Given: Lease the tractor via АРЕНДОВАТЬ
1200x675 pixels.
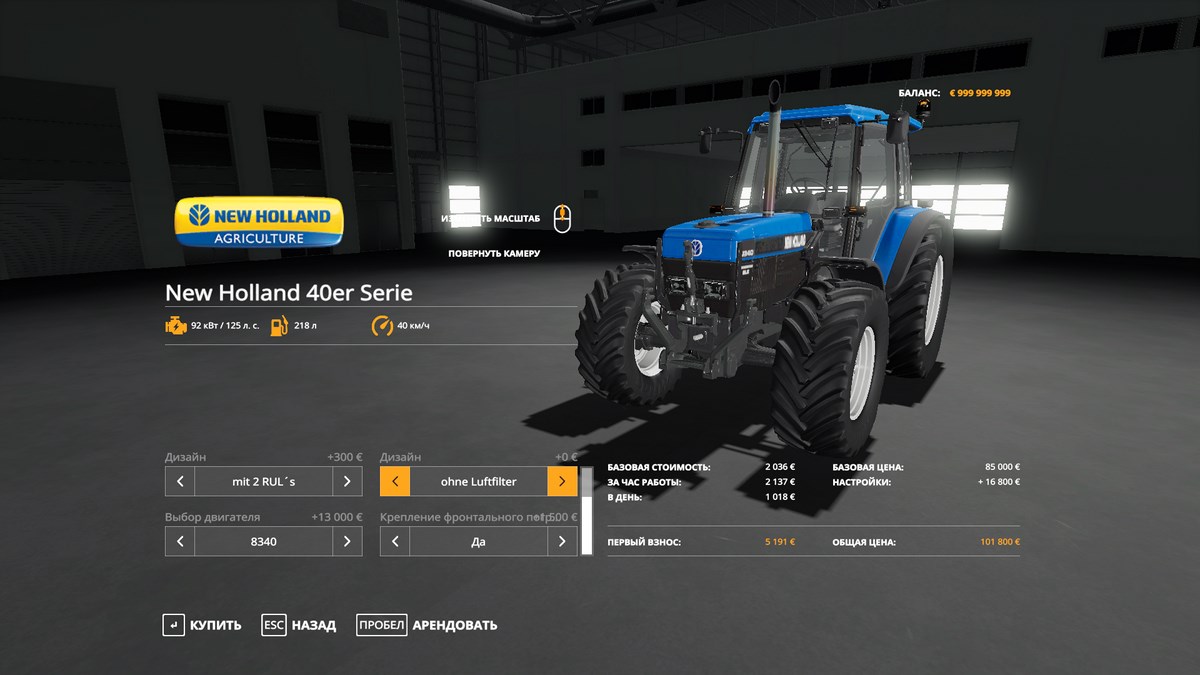Looking at the screenshot, I should [427, 625].
